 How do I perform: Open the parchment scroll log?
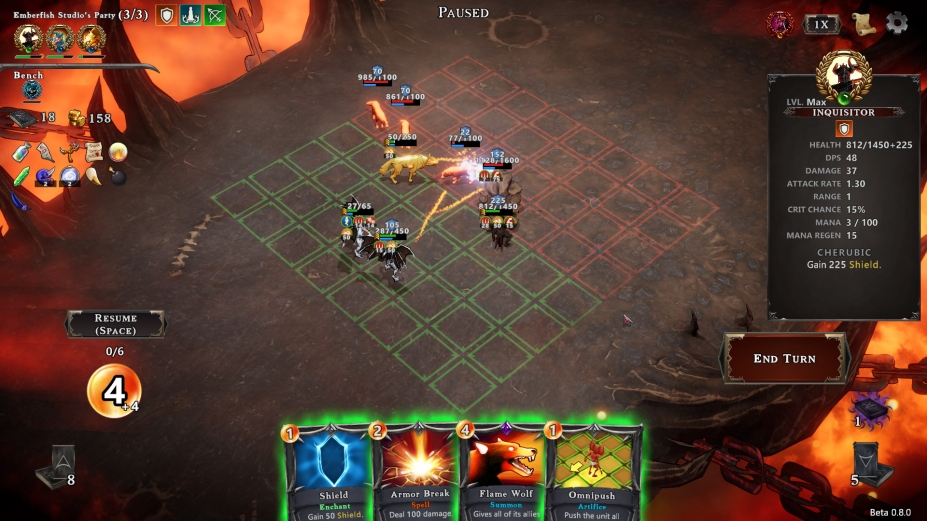[x=864, y=23]
